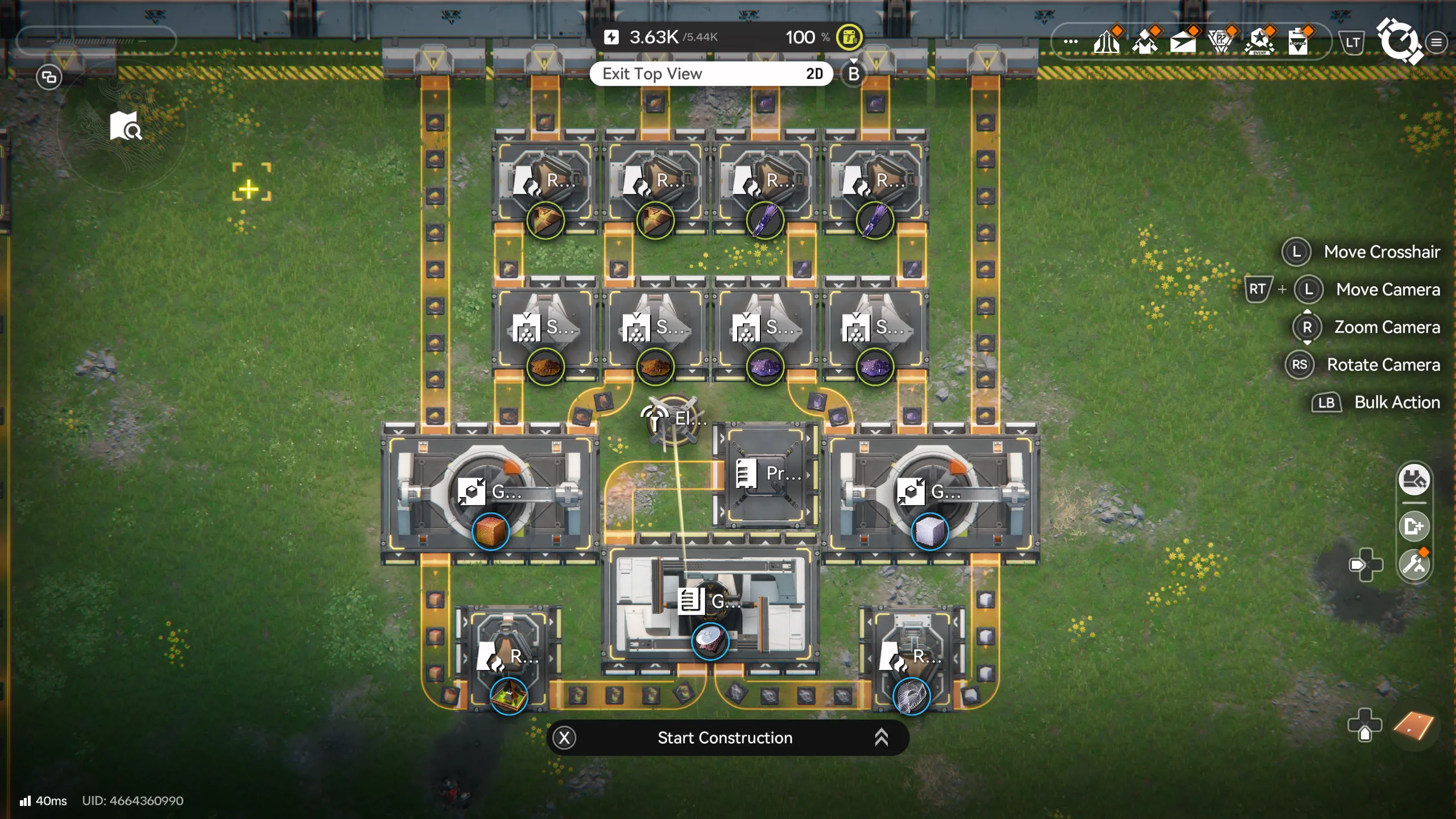The width and height of the screenshot is (1456, 819).
Task: Open the mail envelope icon
Action: point(1183,42)
